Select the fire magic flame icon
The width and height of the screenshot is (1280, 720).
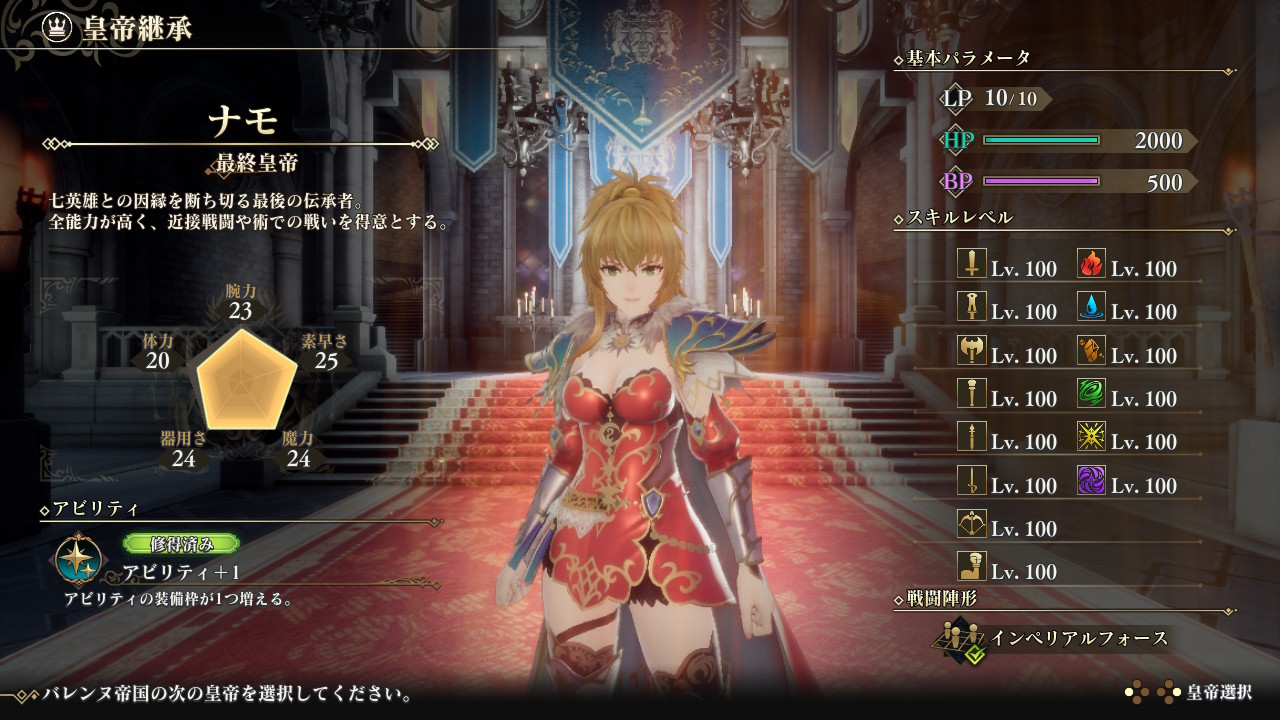[1091, 264]
